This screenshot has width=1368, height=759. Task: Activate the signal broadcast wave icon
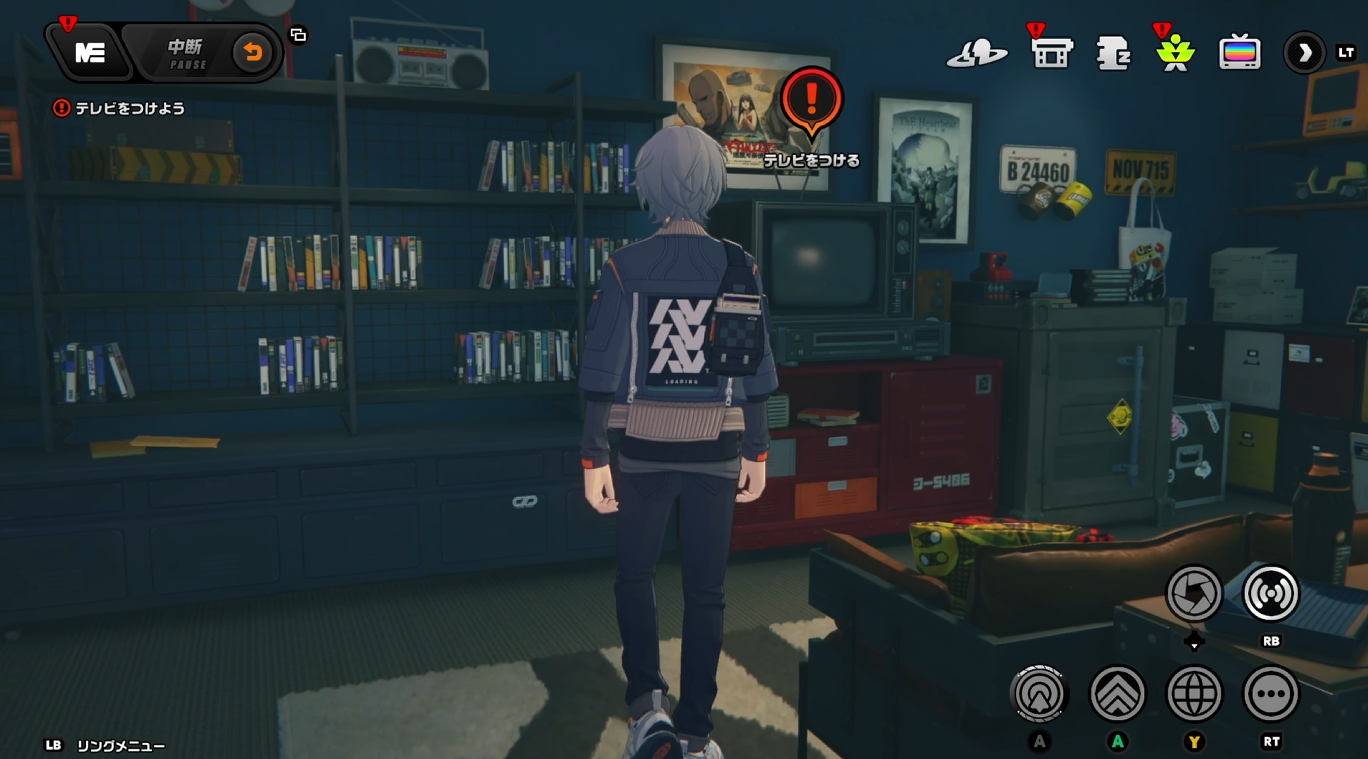point(1271,593)
